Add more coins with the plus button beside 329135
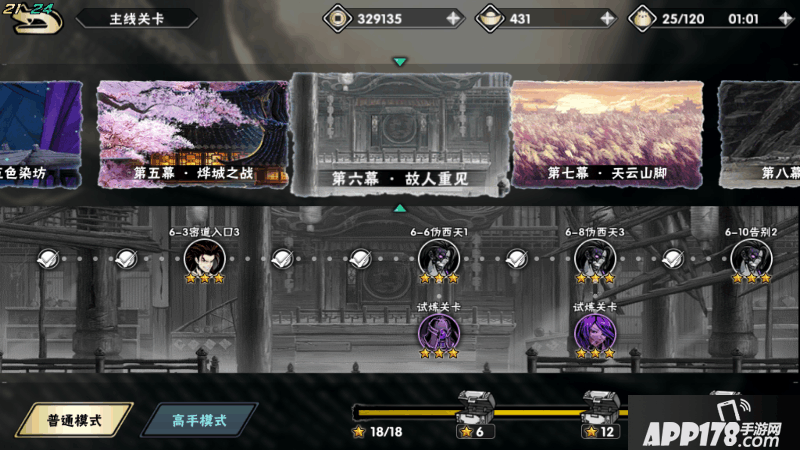800x450 pixels. 453,18
